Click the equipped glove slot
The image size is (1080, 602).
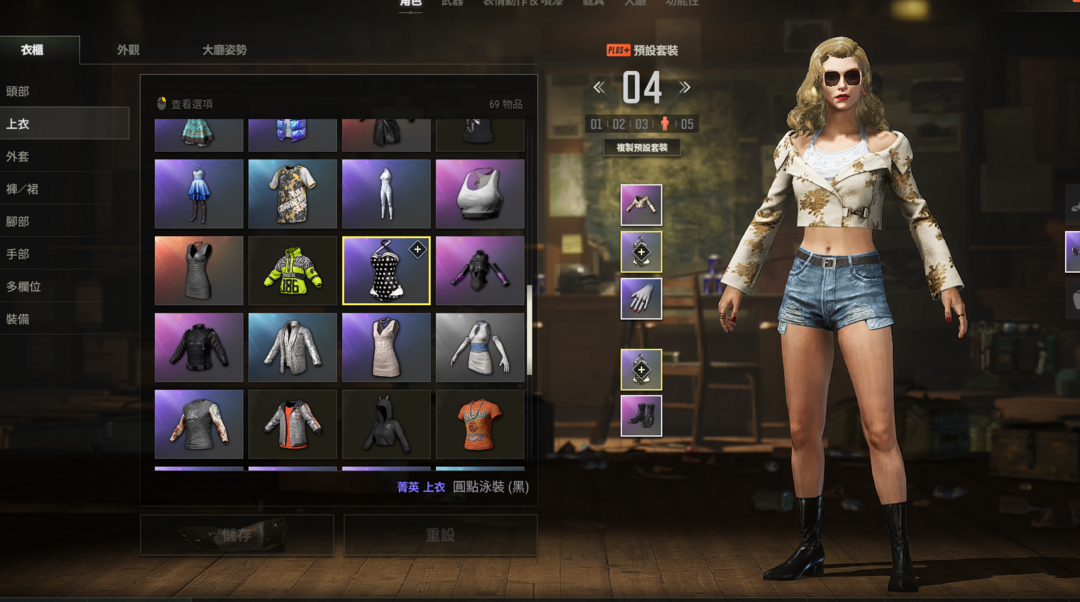pyautogui.click(x=641, y=298)
